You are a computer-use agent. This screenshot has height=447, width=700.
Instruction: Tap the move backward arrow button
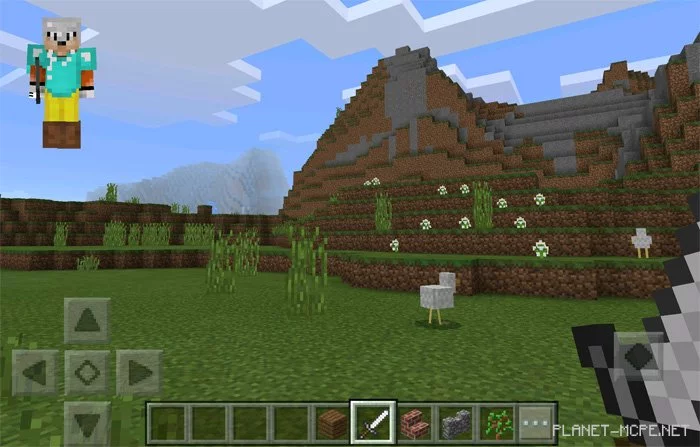(87, 421)
